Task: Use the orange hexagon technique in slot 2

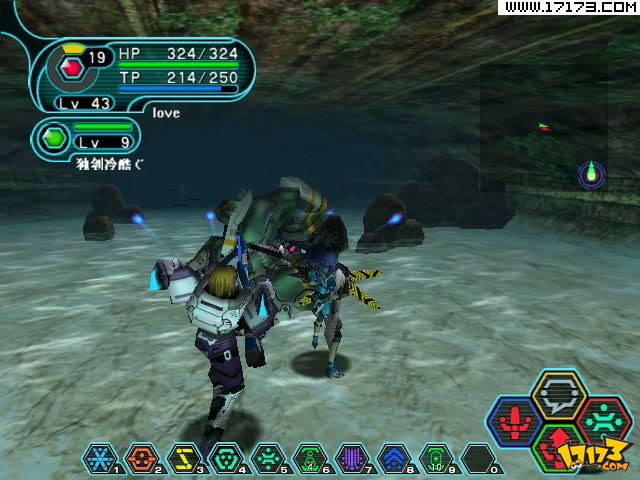Action: pos(140,457)
